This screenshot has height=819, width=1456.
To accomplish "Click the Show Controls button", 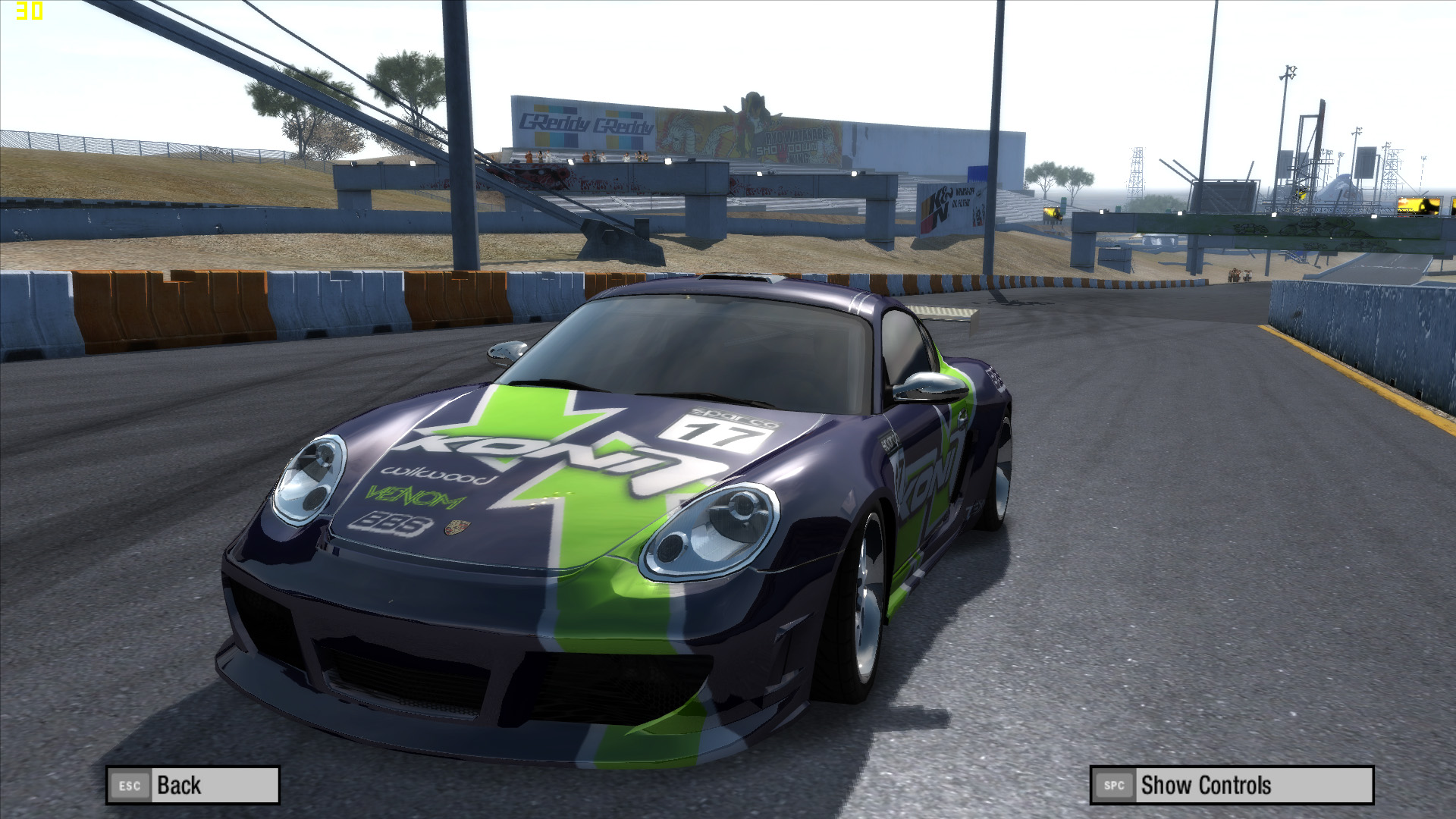I will click(1231, 785).
